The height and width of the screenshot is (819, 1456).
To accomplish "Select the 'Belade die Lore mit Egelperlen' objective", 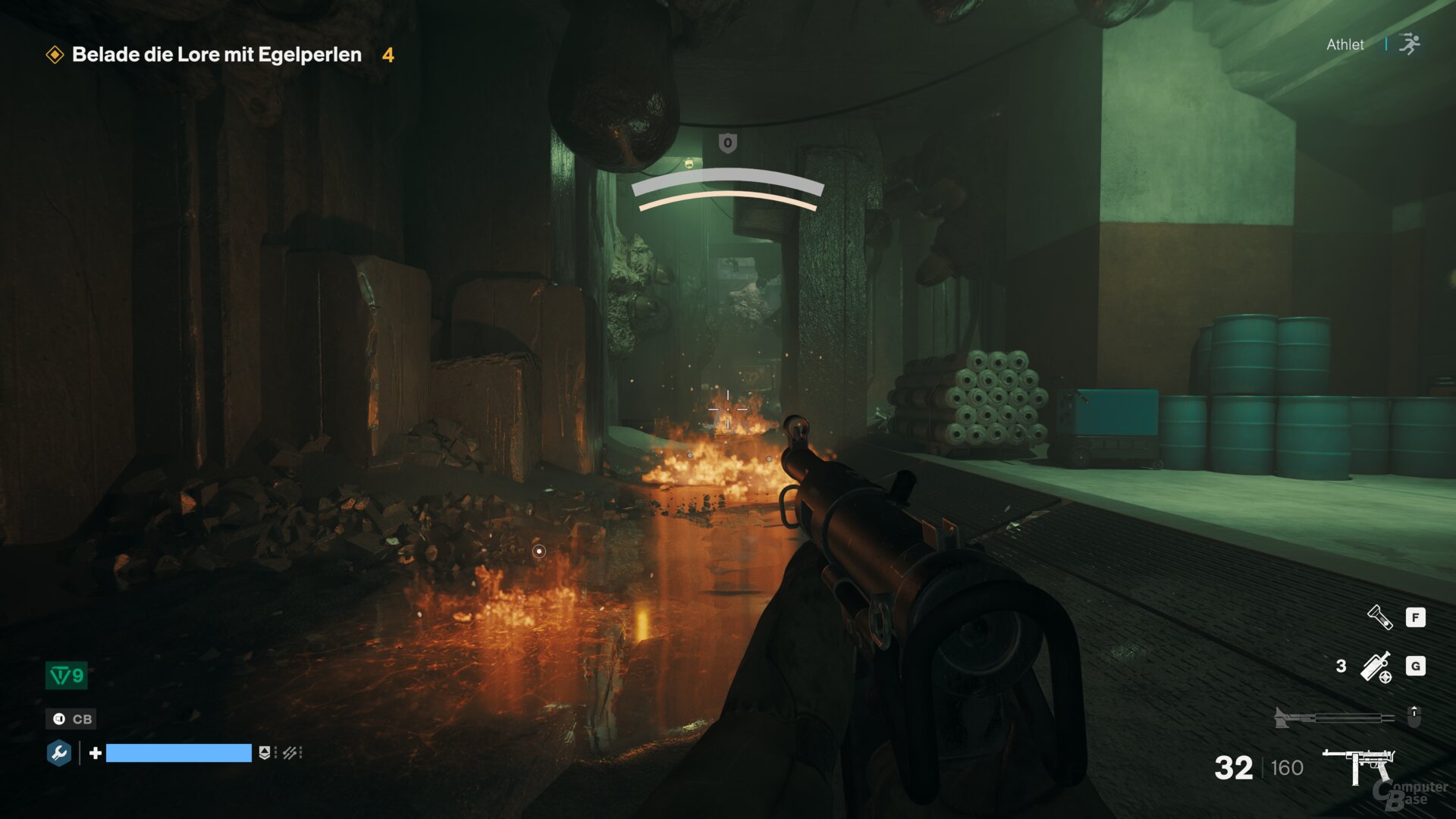I will tap(216, 55).
